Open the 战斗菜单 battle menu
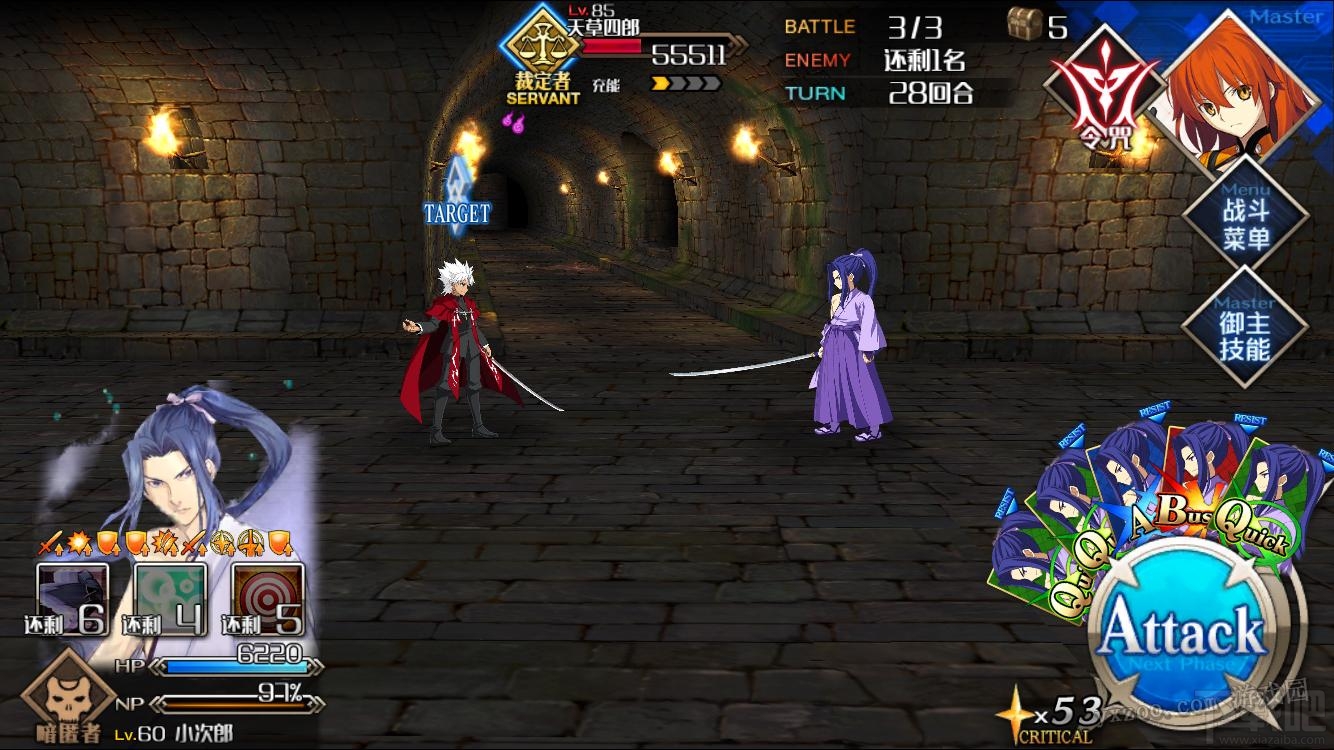 pyautogui.click(x=1245, y=224)
